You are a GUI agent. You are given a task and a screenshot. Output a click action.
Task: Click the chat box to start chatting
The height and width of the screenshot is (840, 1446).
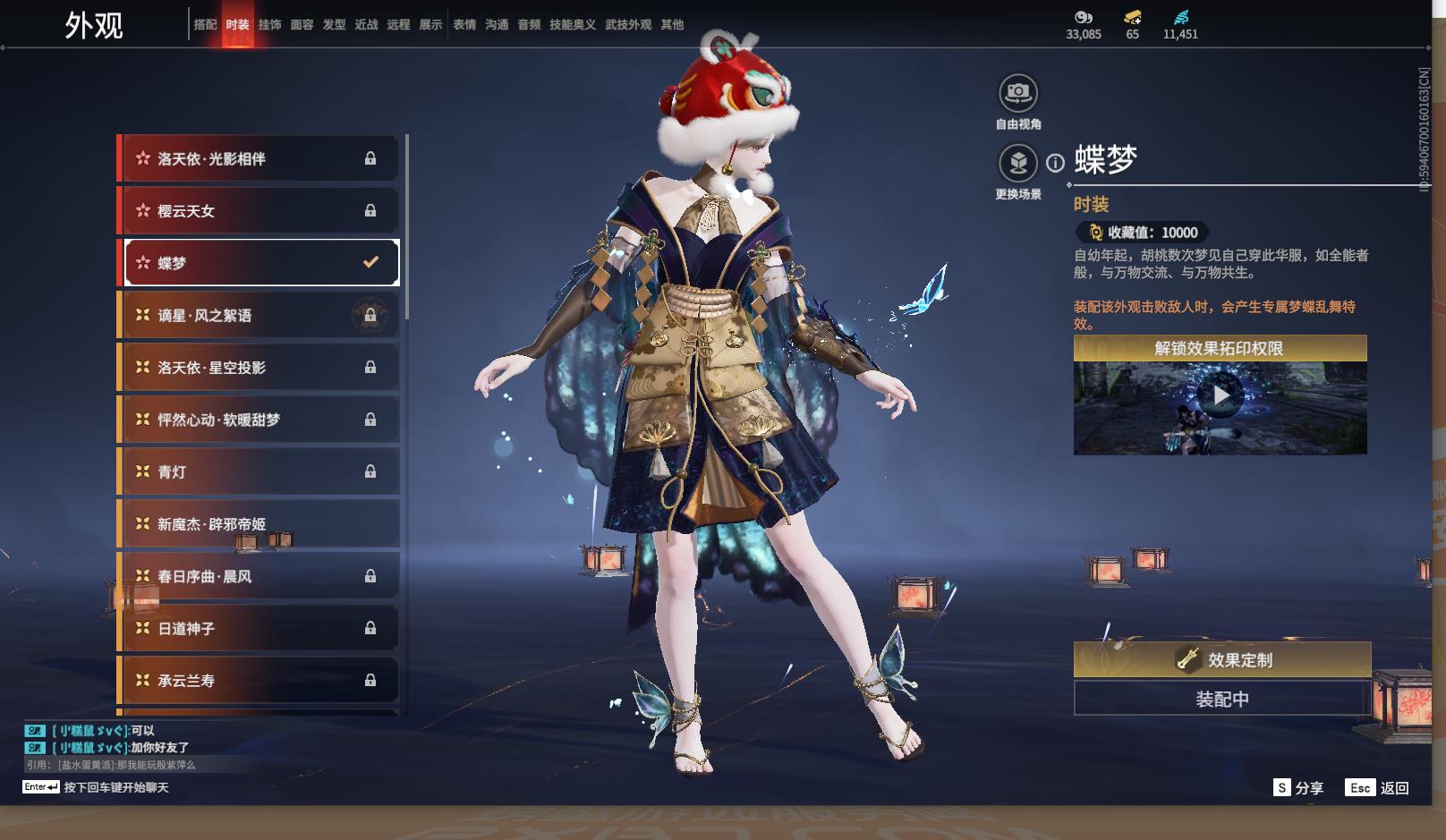tap(116, 787)
